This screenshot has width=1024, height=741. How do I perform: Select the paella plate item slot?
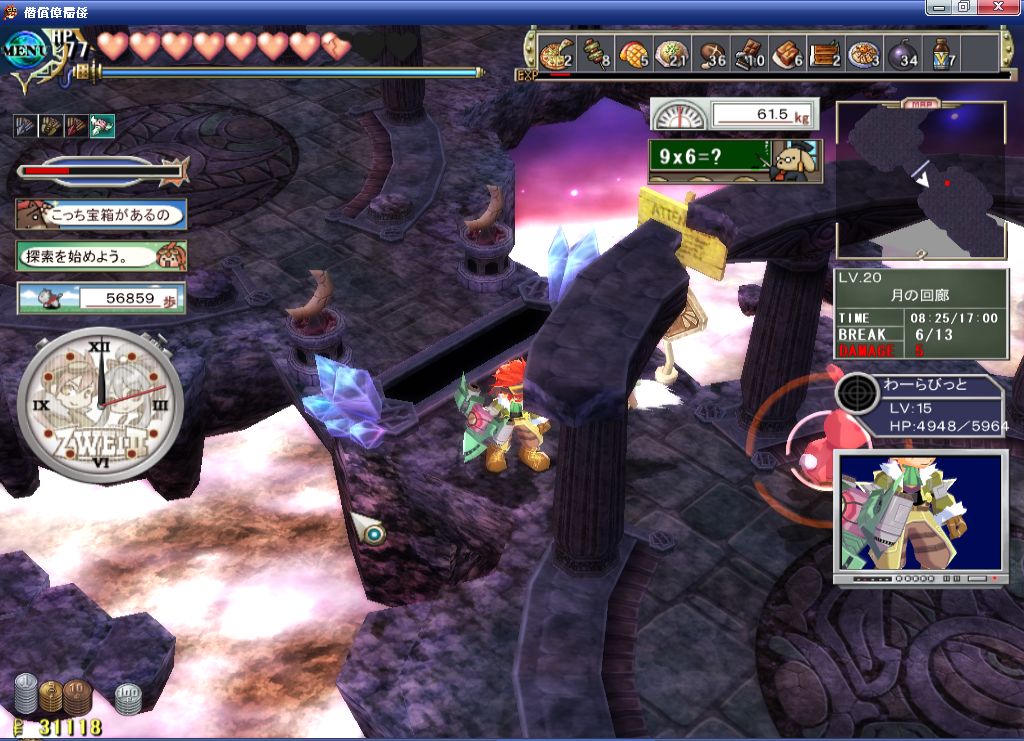pos(866,54)
